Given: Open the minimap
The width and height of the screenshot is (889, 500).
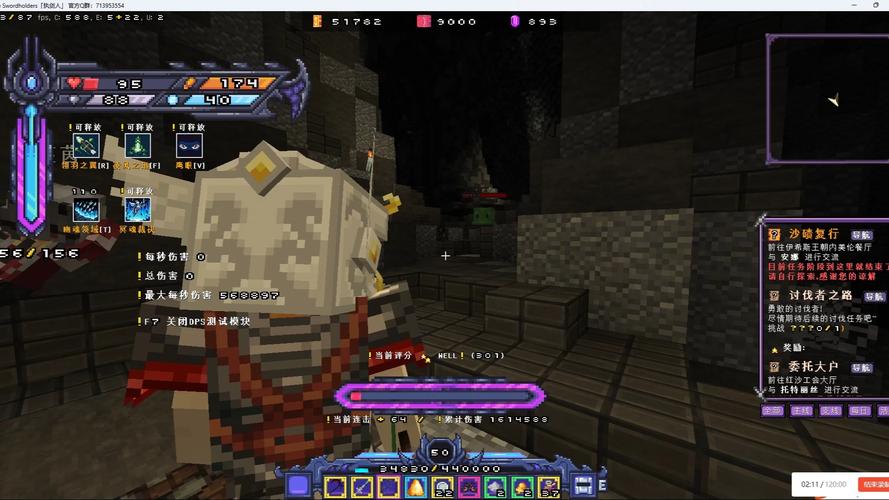Looking at the screenshot, I should pyautogui.click(x=828, y=99).
